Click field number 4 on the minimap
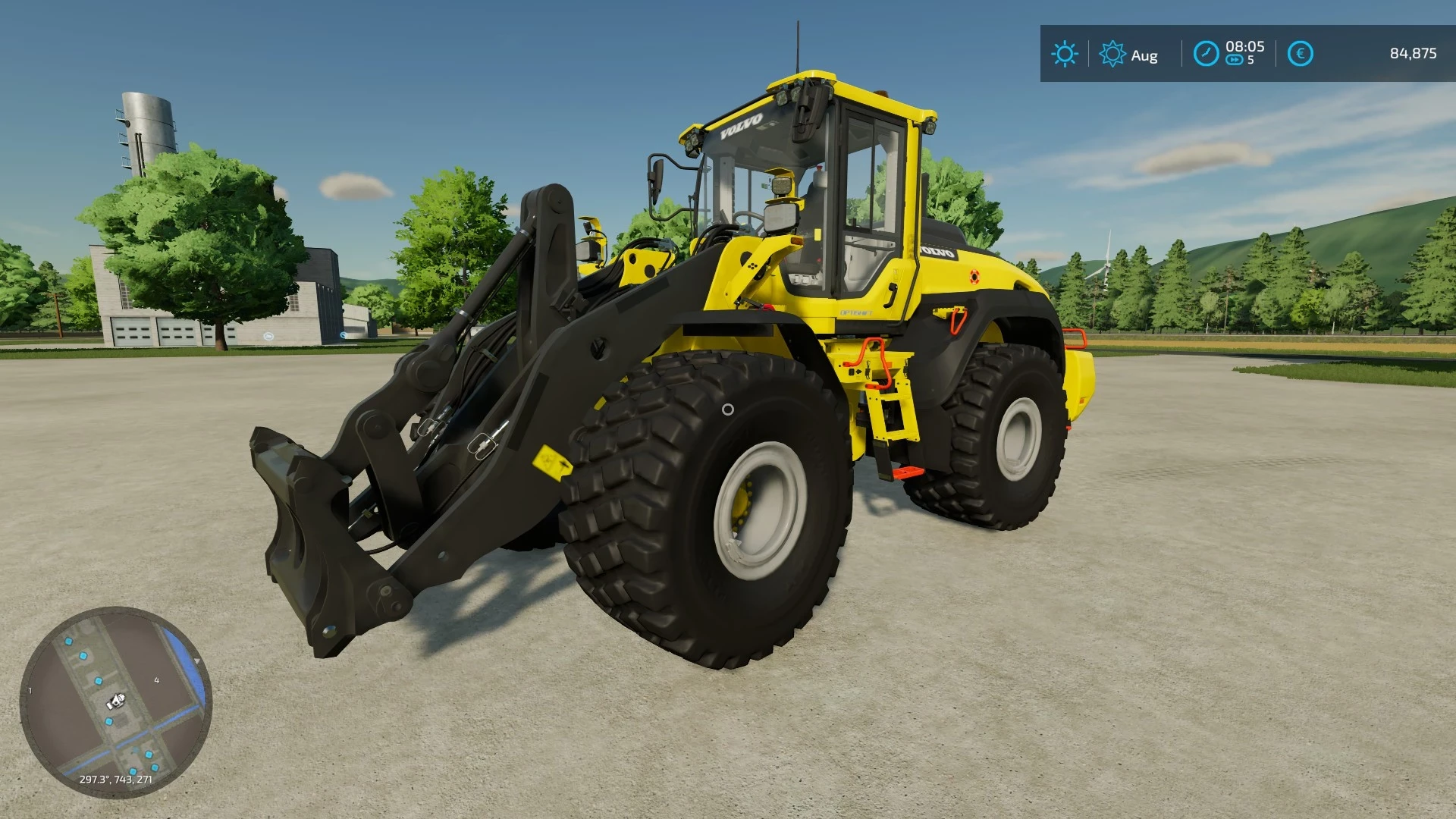1456x819 pixels. [157, 680]
